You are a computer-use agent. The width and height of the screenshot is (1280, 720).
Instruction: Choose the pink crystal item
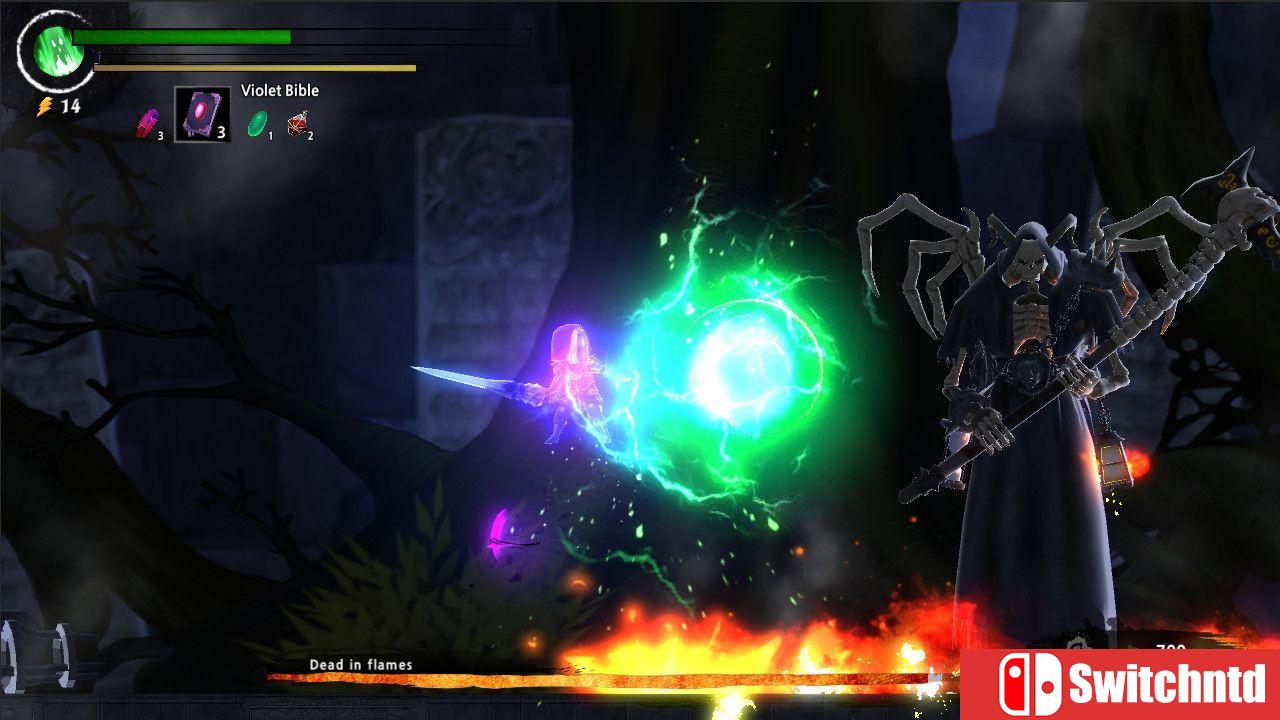click(x=148, y=123)
